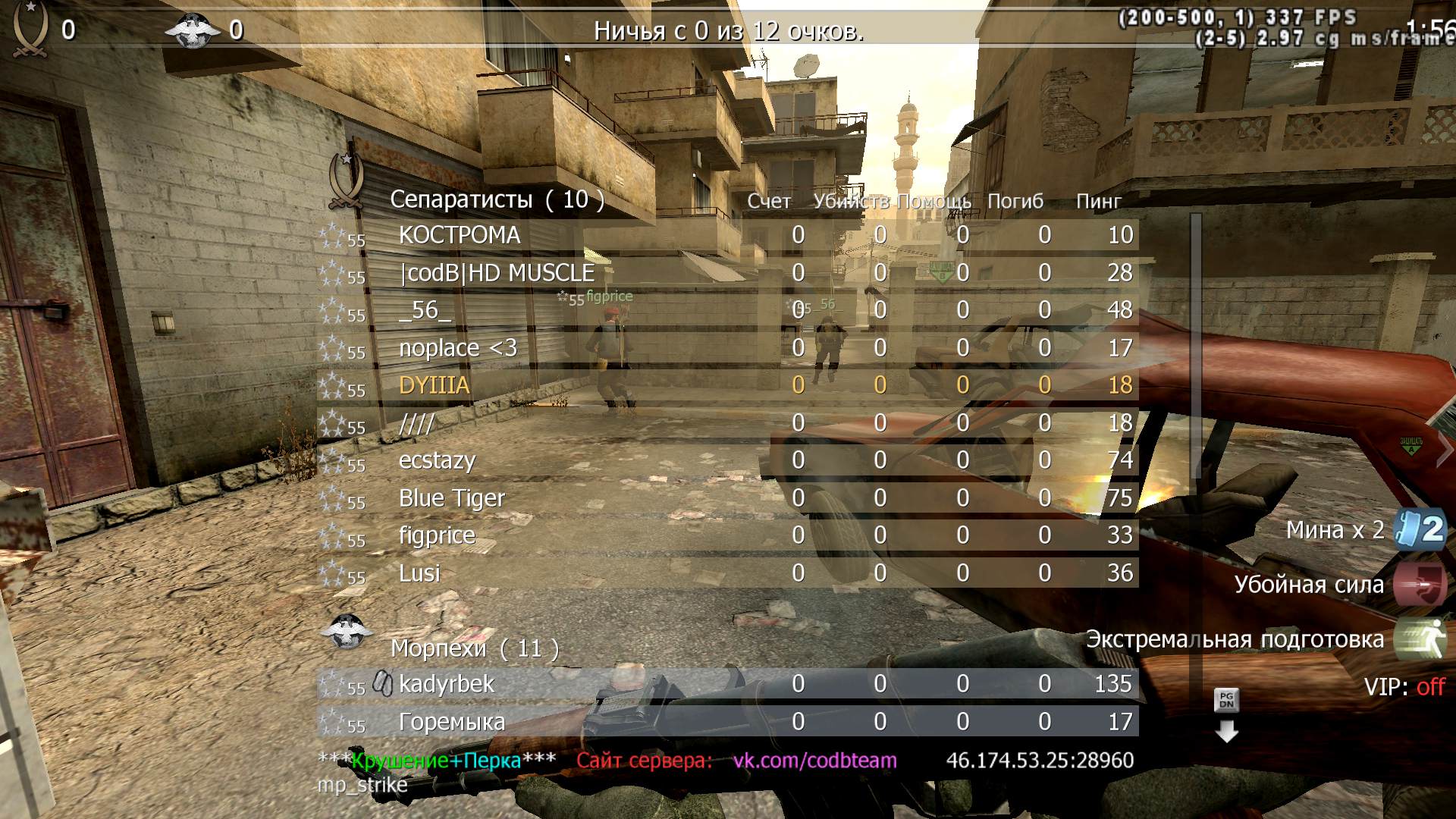The width and height of the screenshot is (1456, 819).
Task: Click the Морпехи team emblem
Action: tap(346, 631)
